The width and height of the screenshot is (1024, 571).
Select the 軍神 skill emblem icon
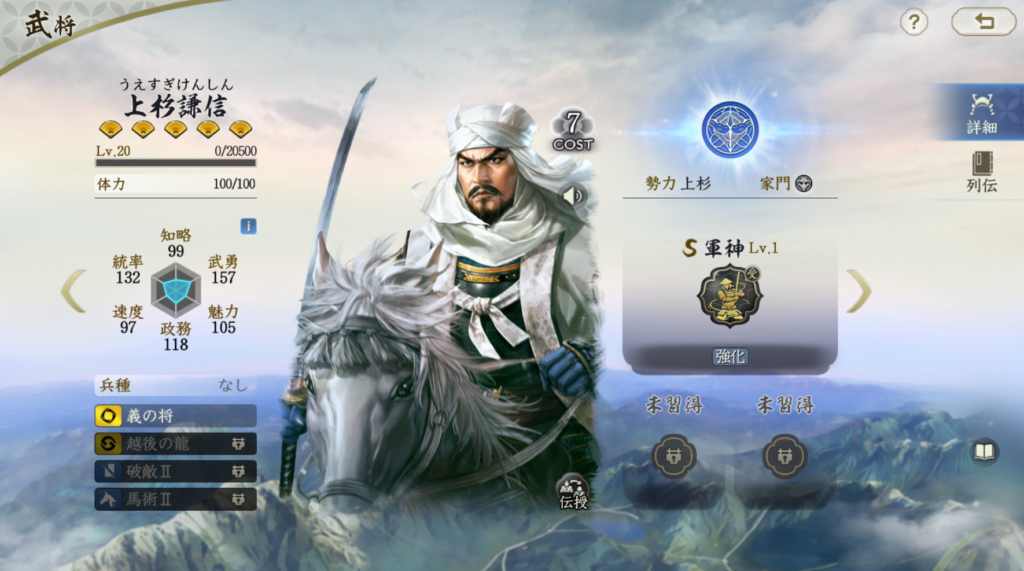point(730,296)
